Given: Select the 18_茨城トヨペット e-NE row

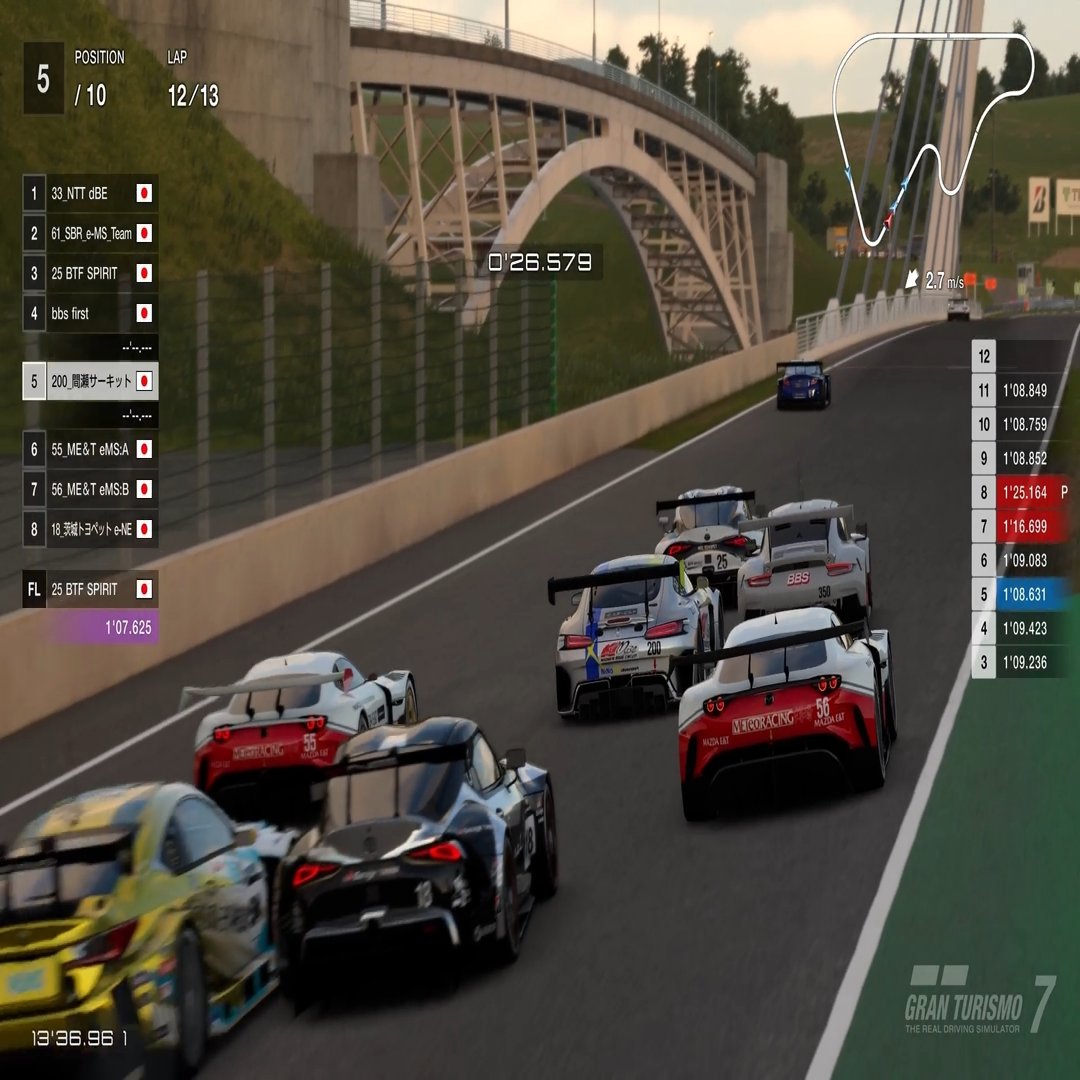Looking at the screenshot, I should 90,529.
